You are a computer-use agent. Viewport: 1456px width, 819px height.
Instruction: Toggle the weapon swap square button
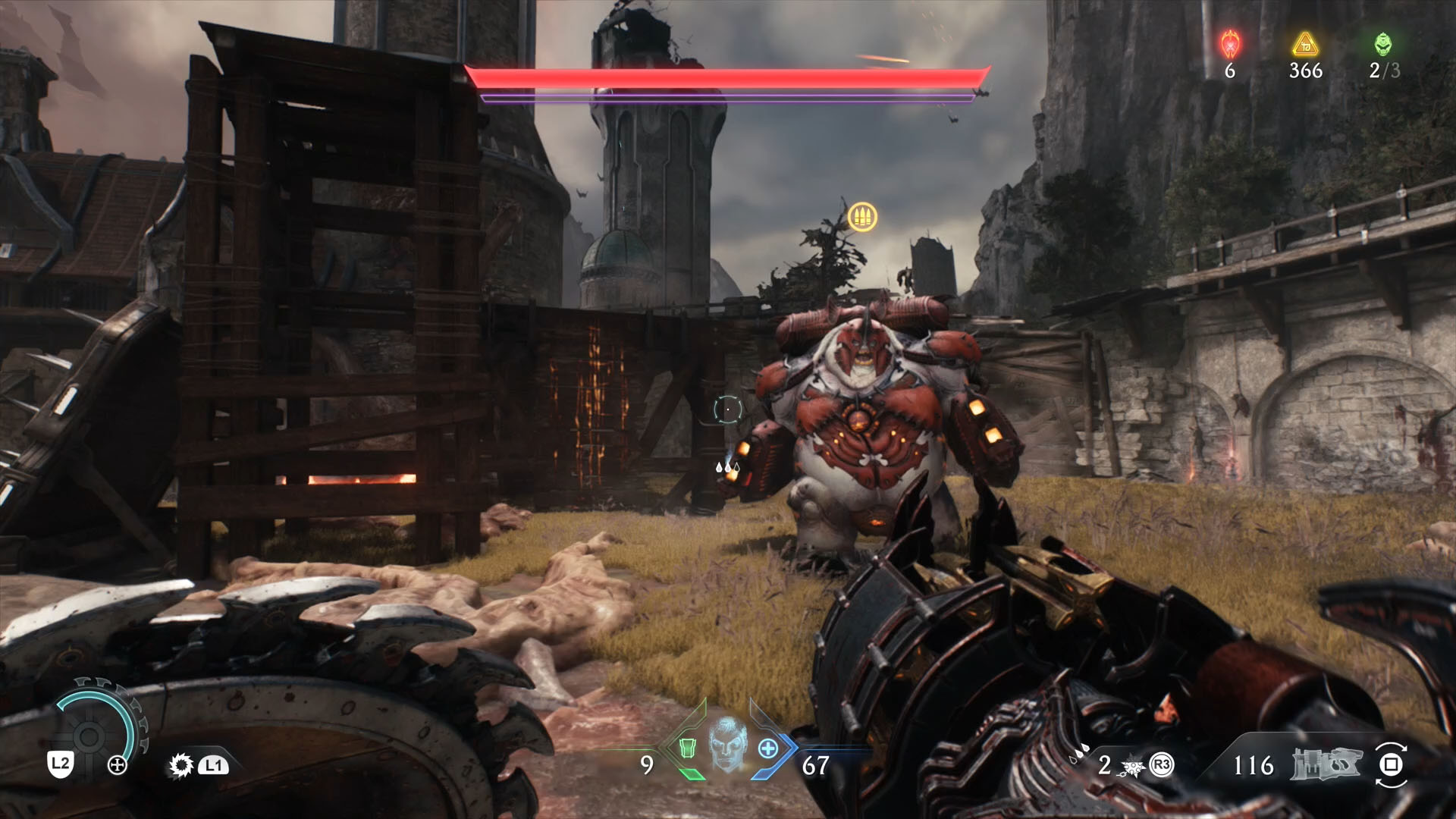tap(1392, 765)
